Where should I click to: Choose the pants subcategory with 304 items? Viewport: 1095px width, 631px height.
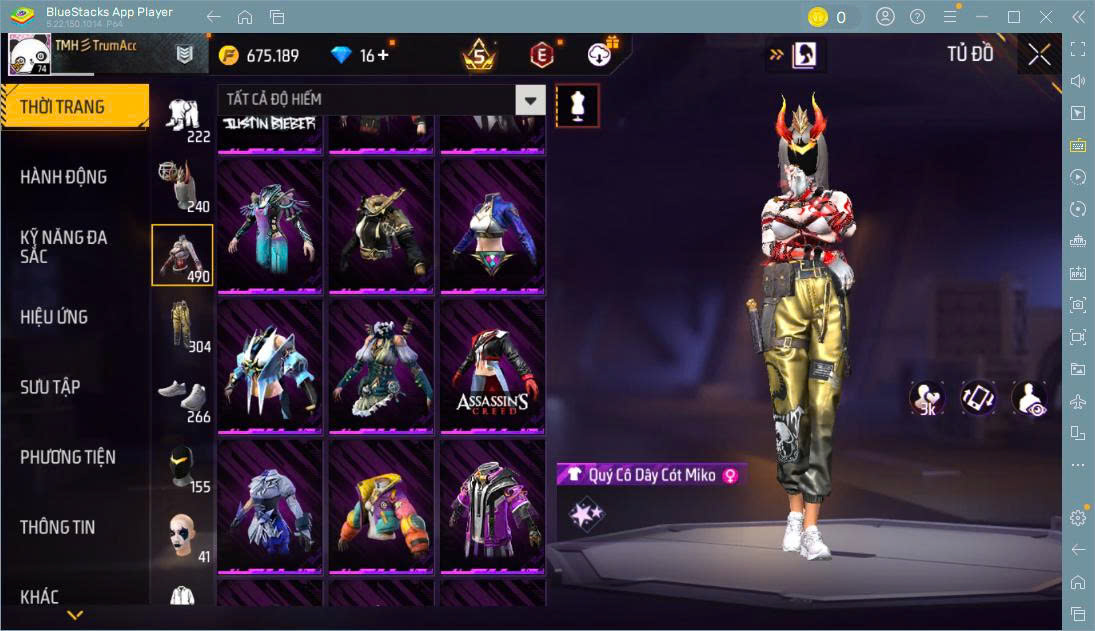[182, 325]
